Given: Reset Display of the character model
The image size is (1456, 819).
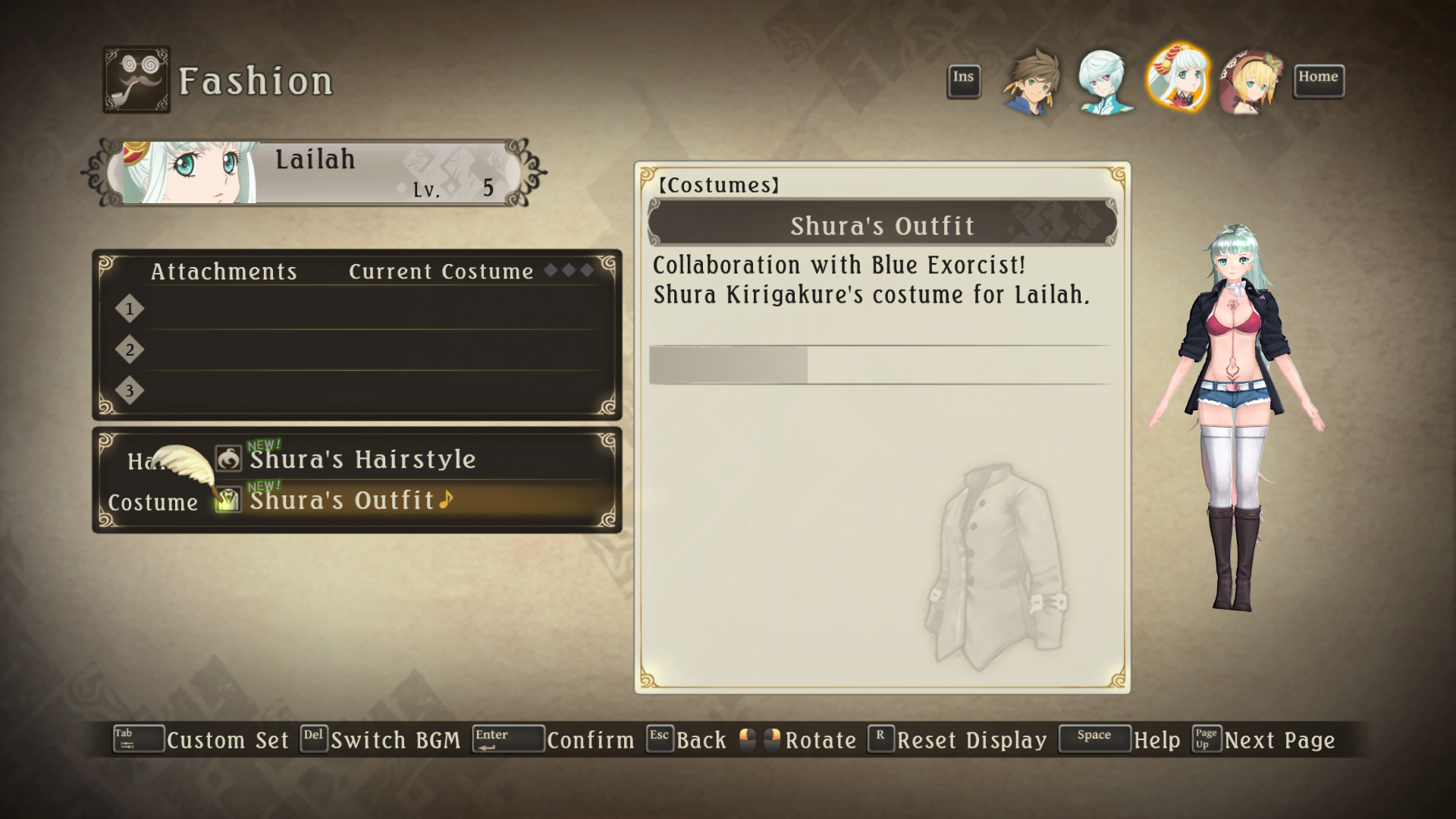Looking at the screenshot, I should tap(971, 740).
